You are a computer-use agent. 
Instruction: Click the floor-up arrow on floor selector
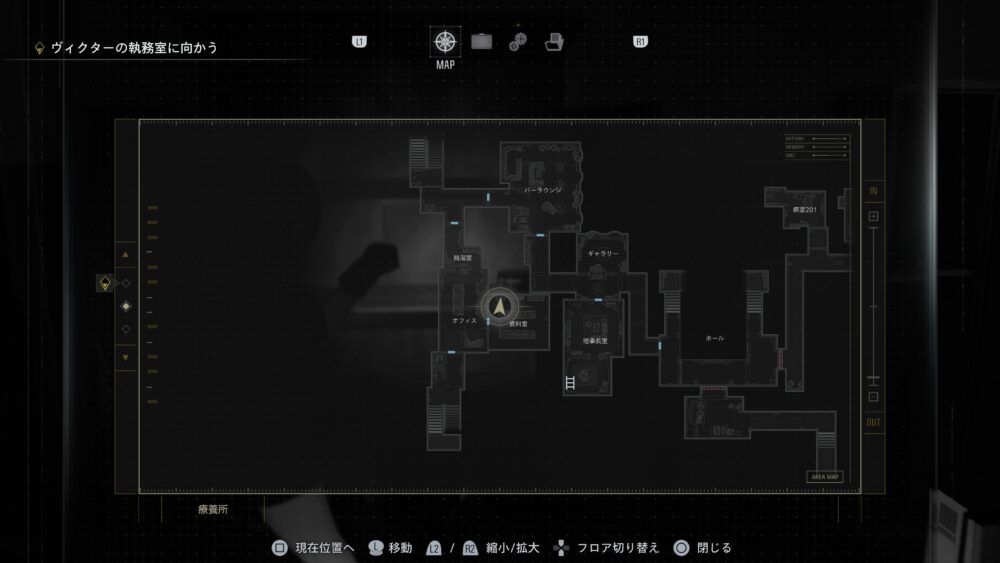[125, 255]
